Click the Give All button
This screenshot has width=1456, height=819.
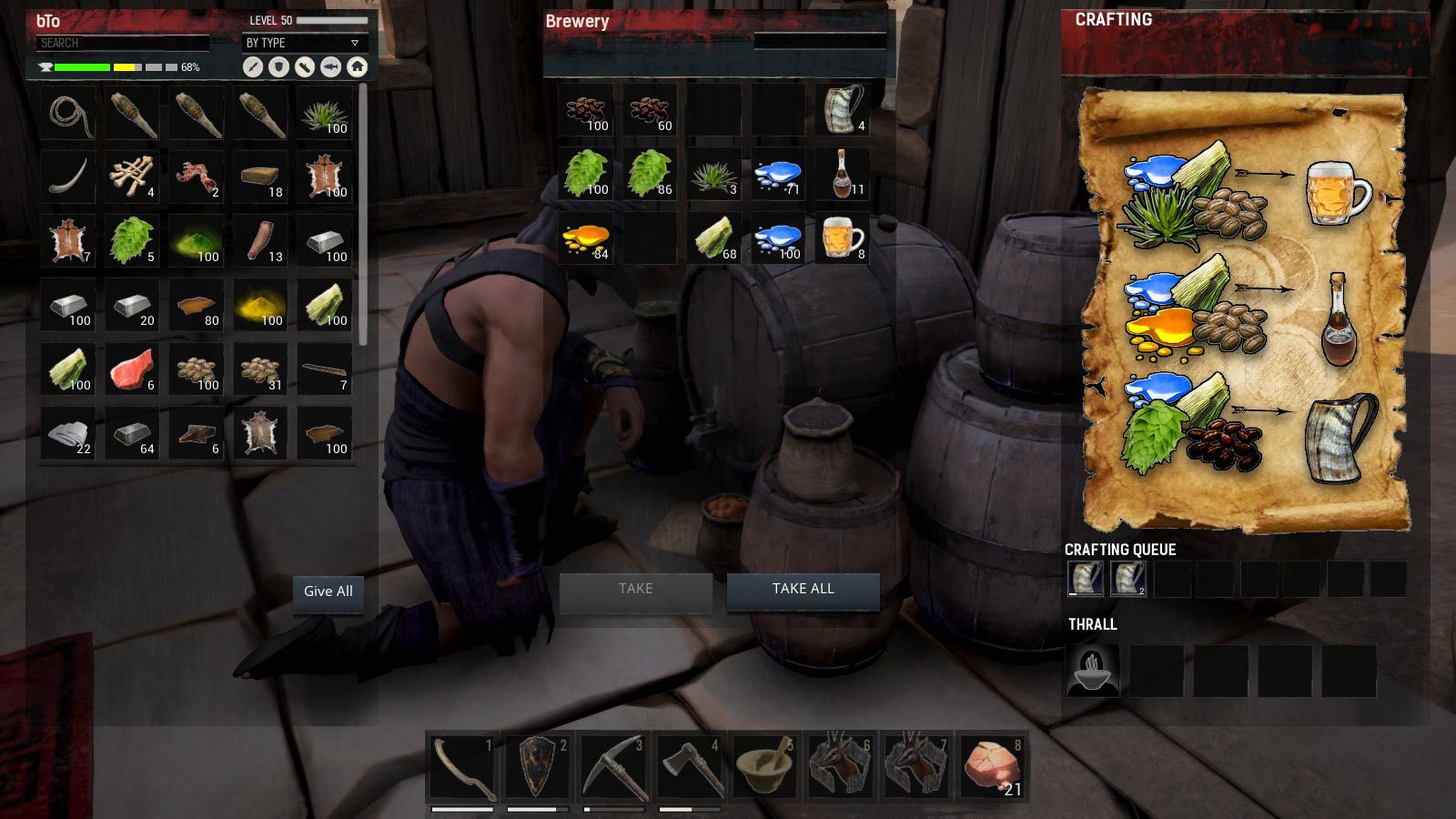pos(328,591)
